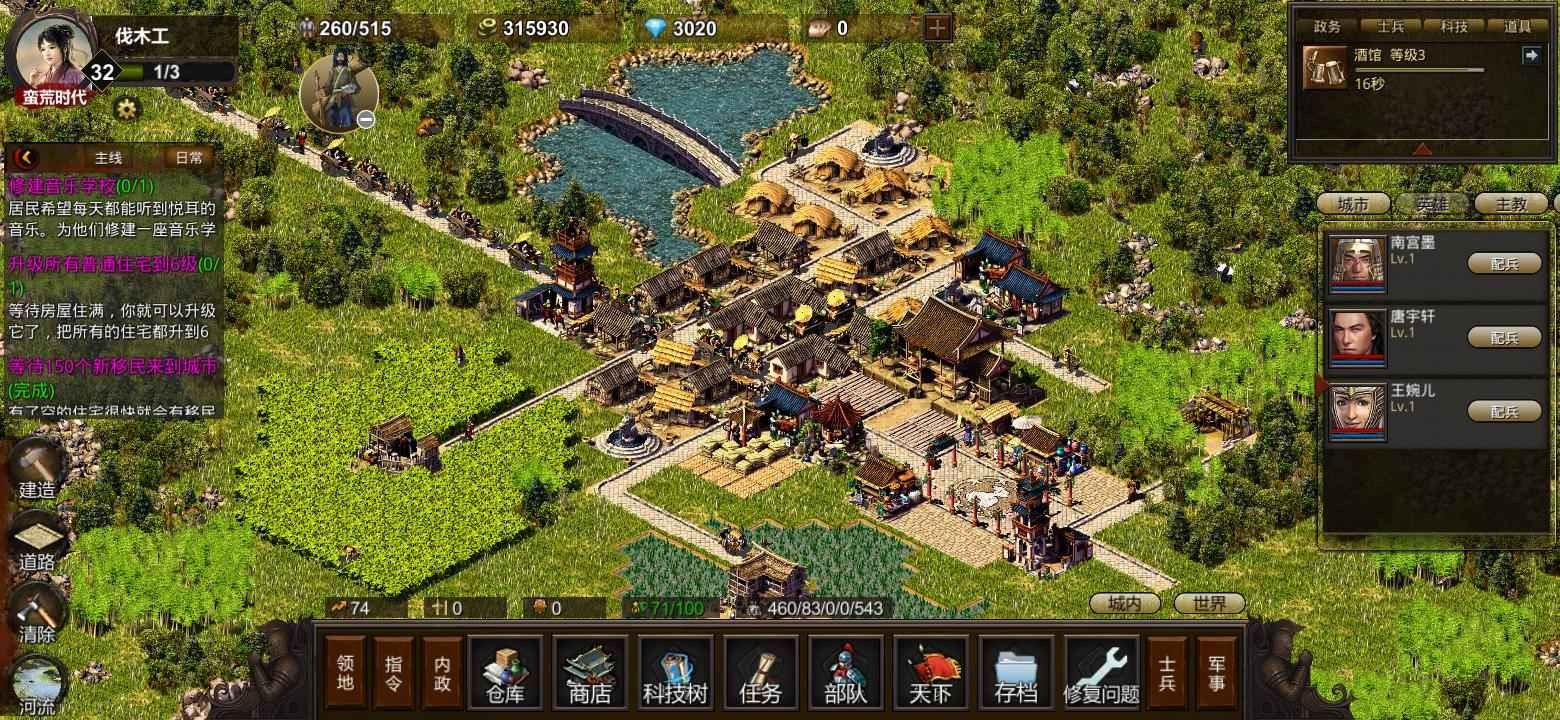Click the 修复问题 wrench button
The height and width of the screenshot is (720, 1560).
(x=1101, y=672)
